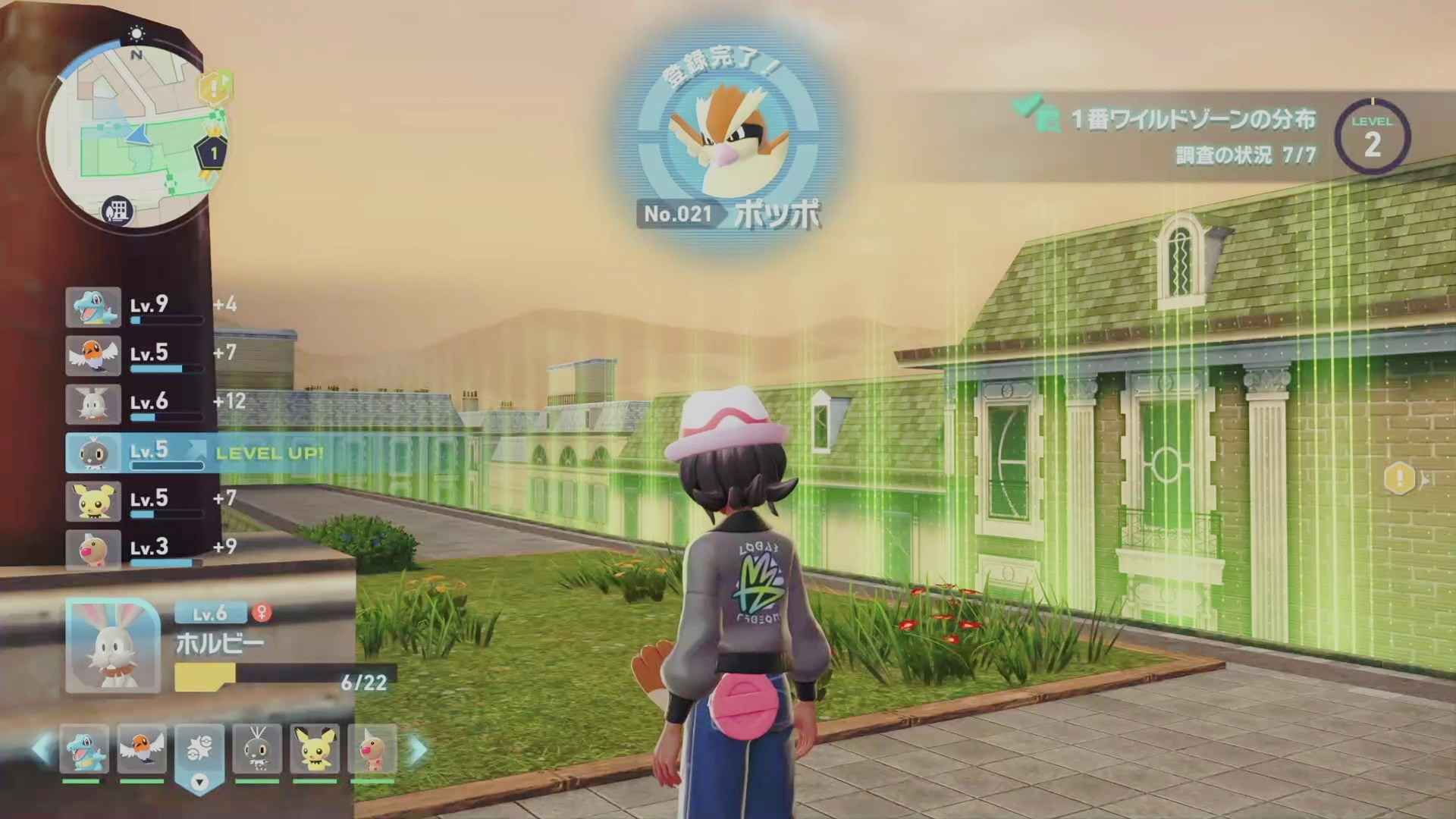1456x819 pixels.
Task: Select the Poké Ball slot in the bottom bar
Action: coord(199,750)
